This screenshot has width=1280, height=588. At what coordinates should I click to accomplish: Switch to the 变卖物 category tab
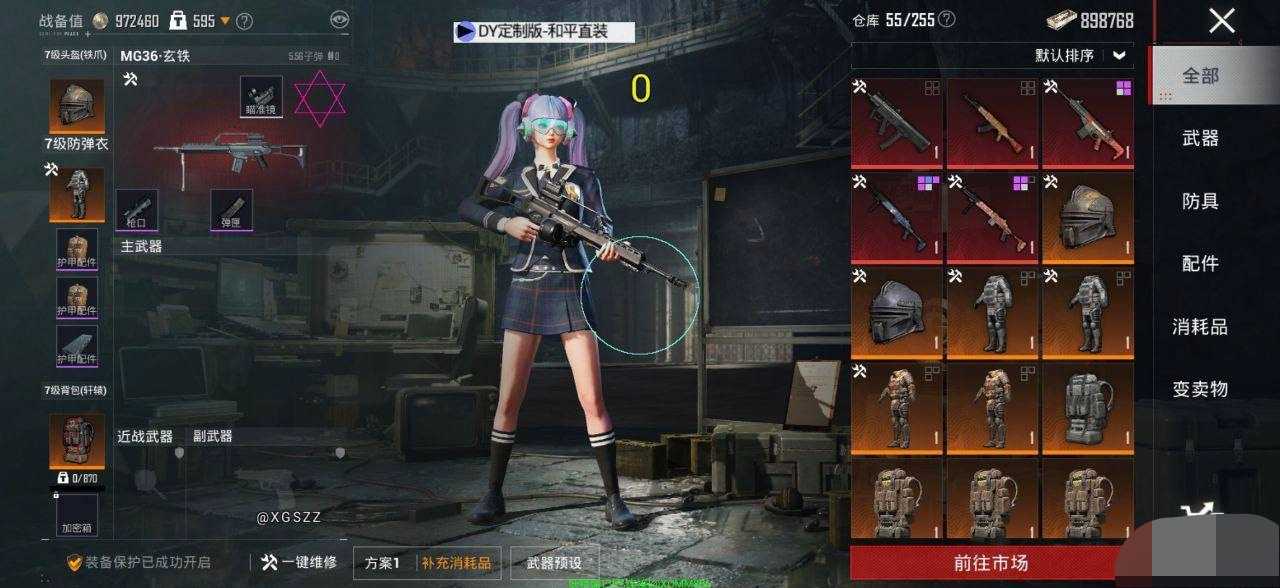pos(1200,388)
